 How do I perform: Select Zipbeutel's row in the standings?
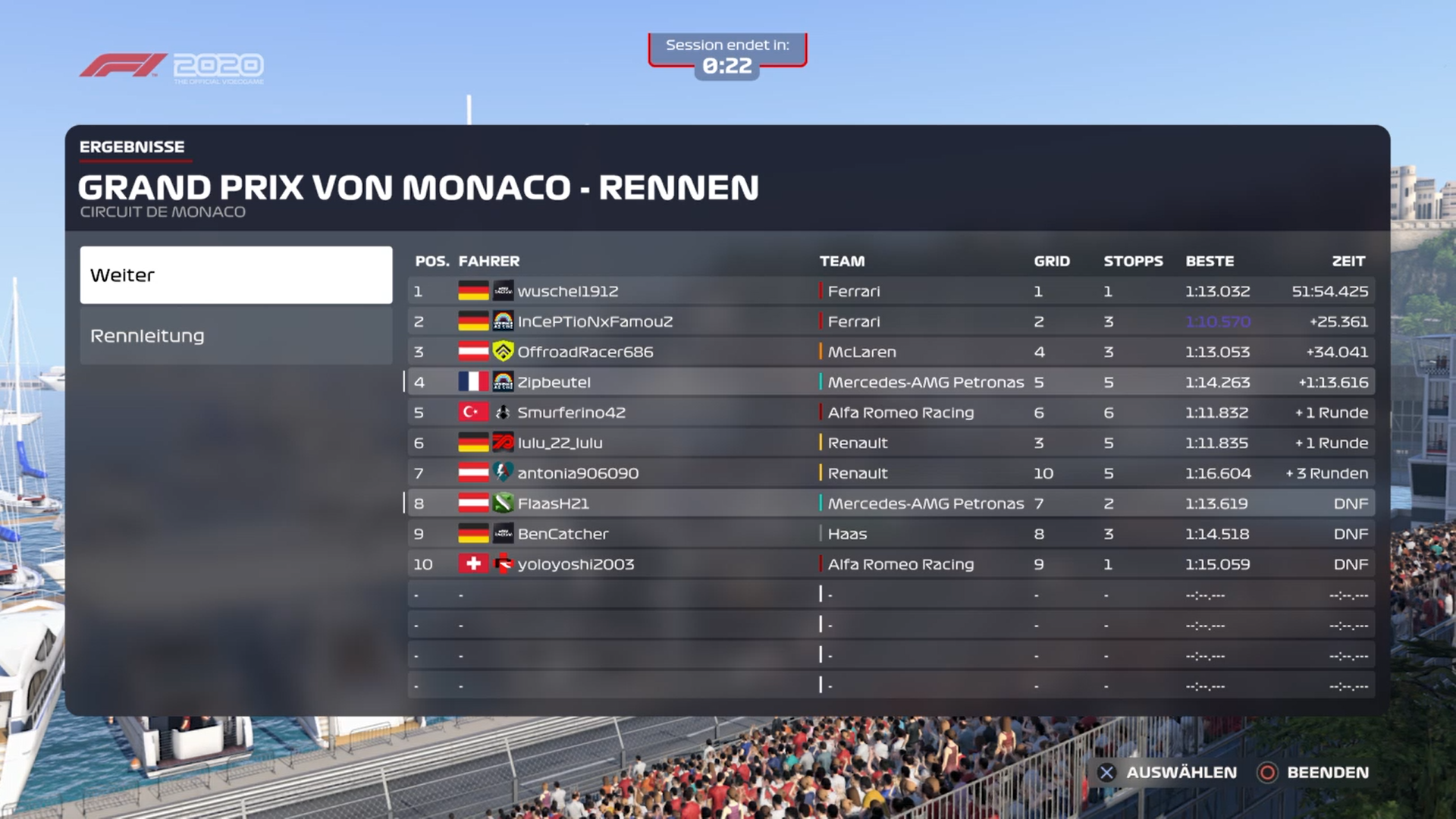point(890,382)
